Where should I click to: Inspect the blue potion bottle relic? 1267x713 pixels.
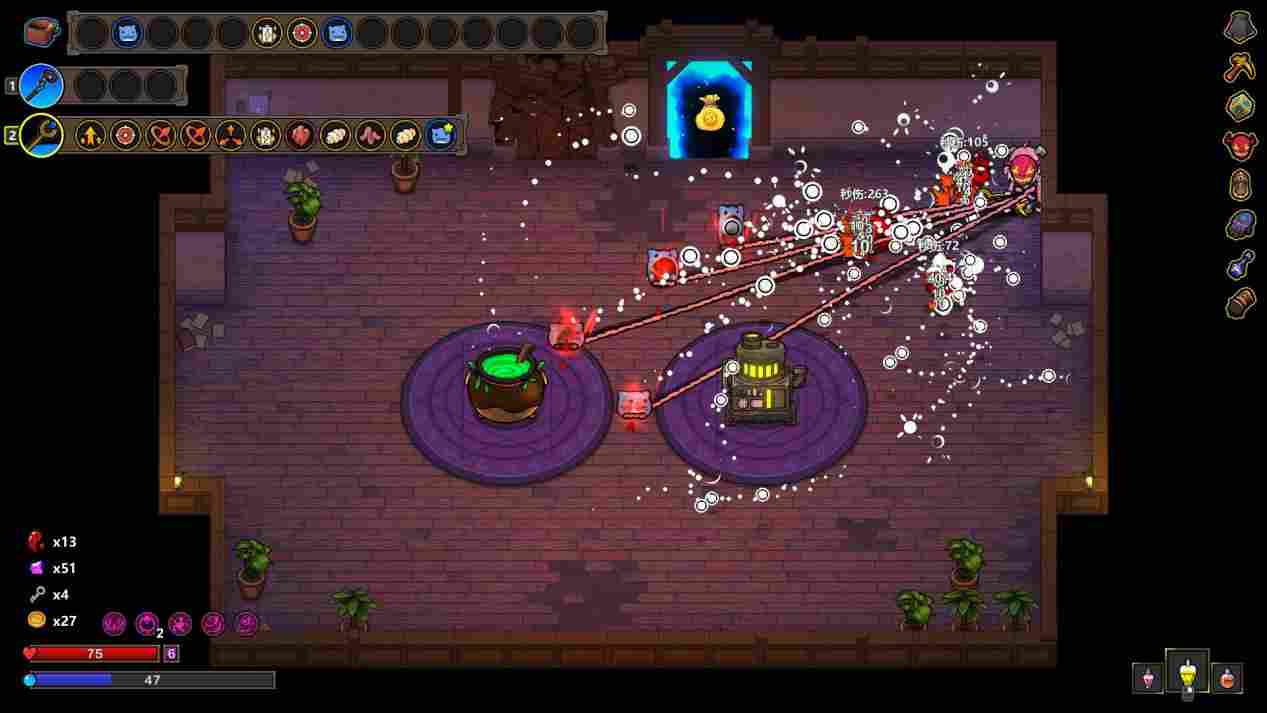1240,264
